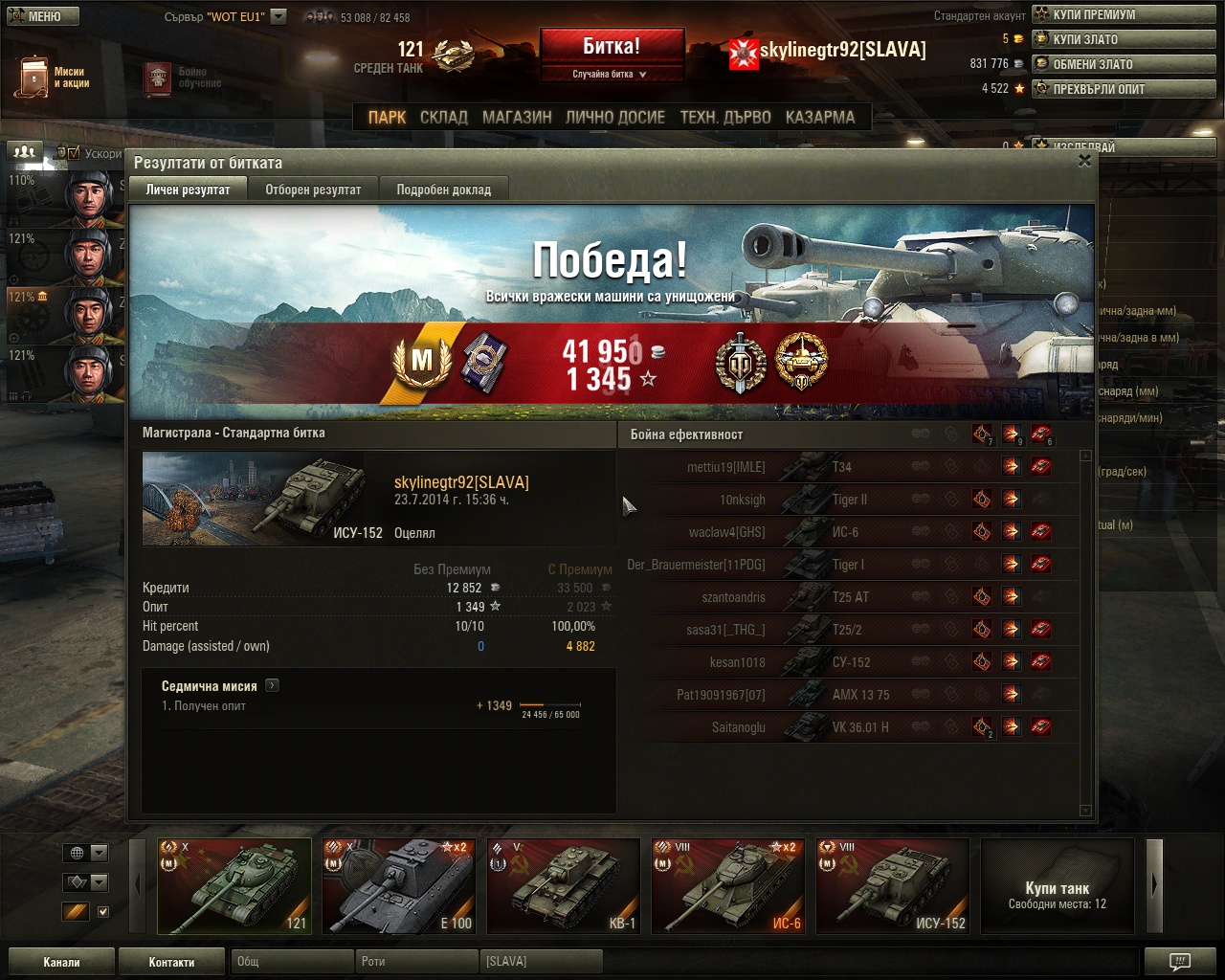Open ОБМЕНИ ЗЛАТО exchange
Viewport: 1225px width, 980px height.
click(1124, 64)
